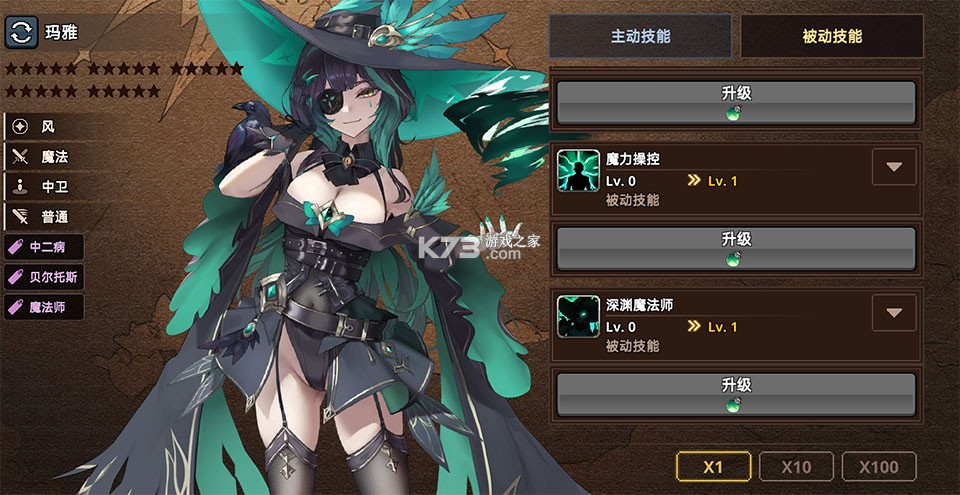
Task: Choose the X1 upgrade multiplier
Action: [713, 466]
